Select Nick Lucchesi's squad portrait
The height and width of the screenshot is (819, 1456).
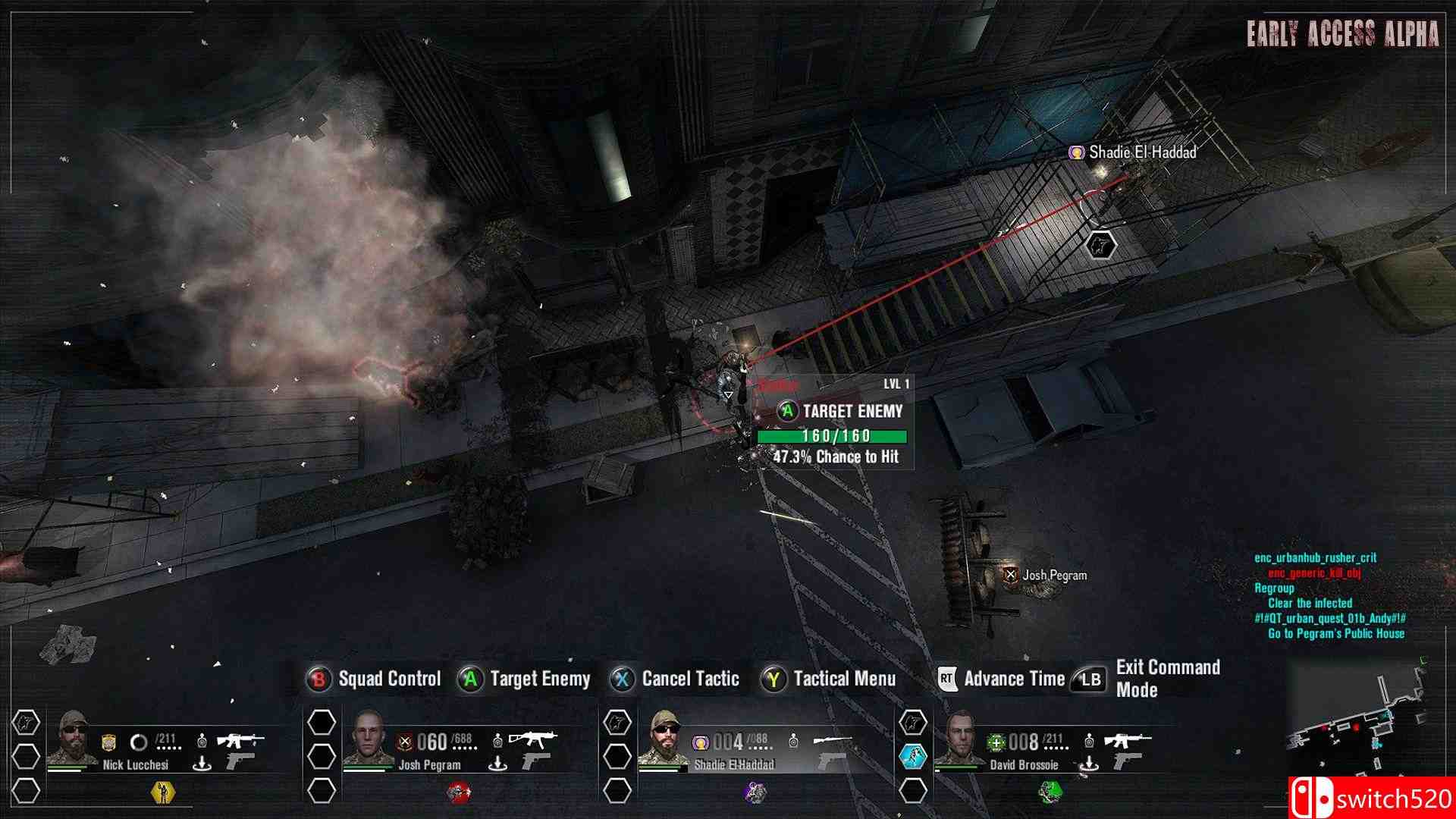tap(72, 738)
